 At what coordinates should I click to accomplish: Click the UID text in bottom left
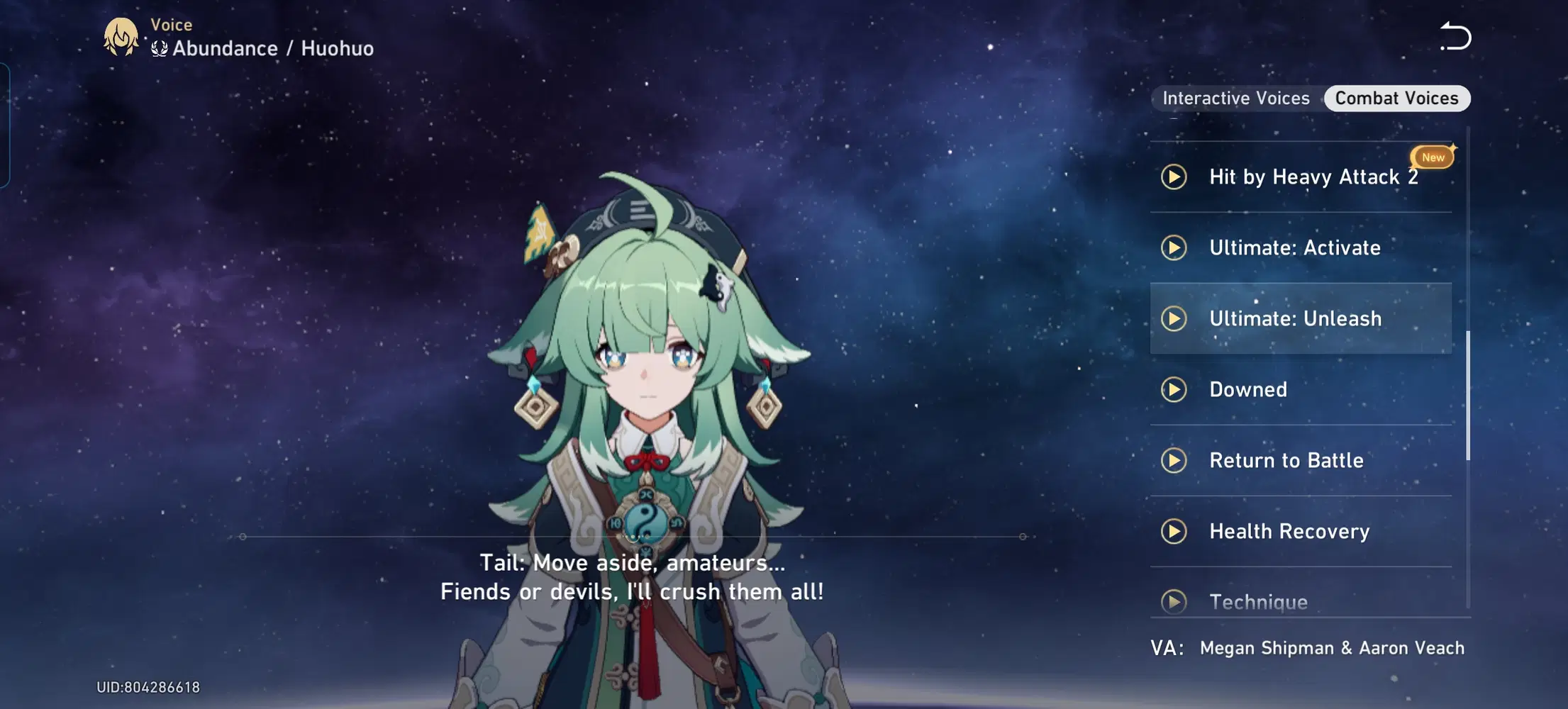[x=149, y=686]
